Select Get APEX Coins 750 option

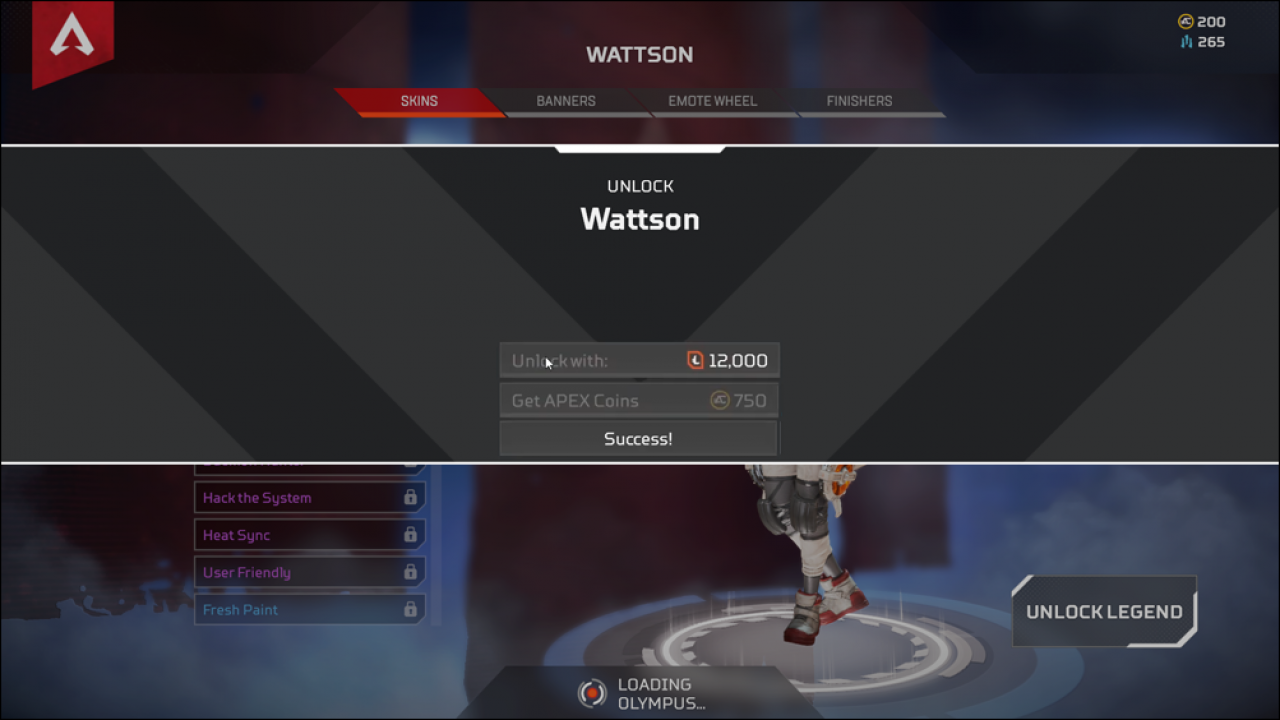639,399
